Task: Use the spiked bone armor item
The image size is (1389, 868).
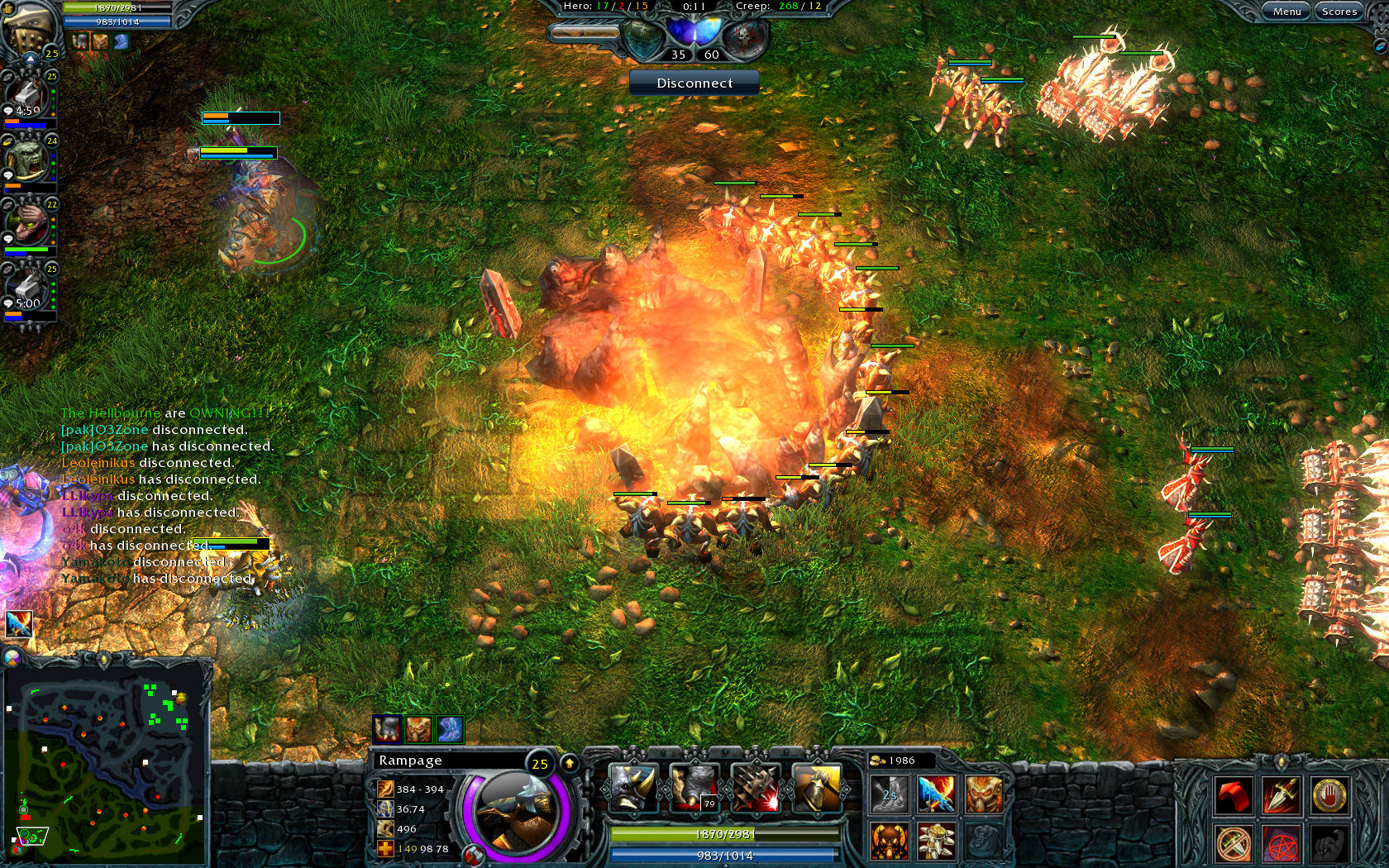Action: point(937,842)
